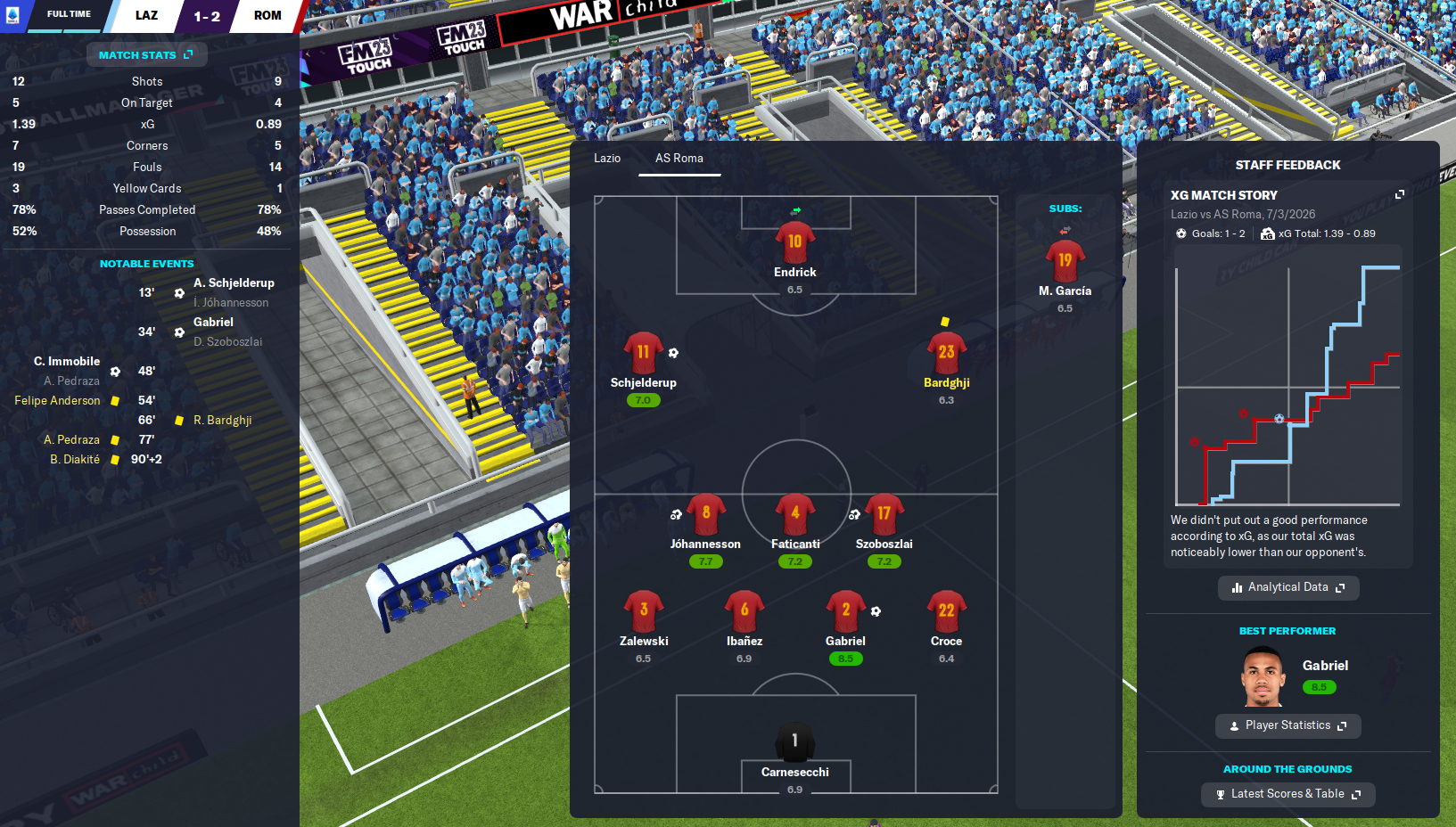Open the Match Stats panel

point(146,55)
